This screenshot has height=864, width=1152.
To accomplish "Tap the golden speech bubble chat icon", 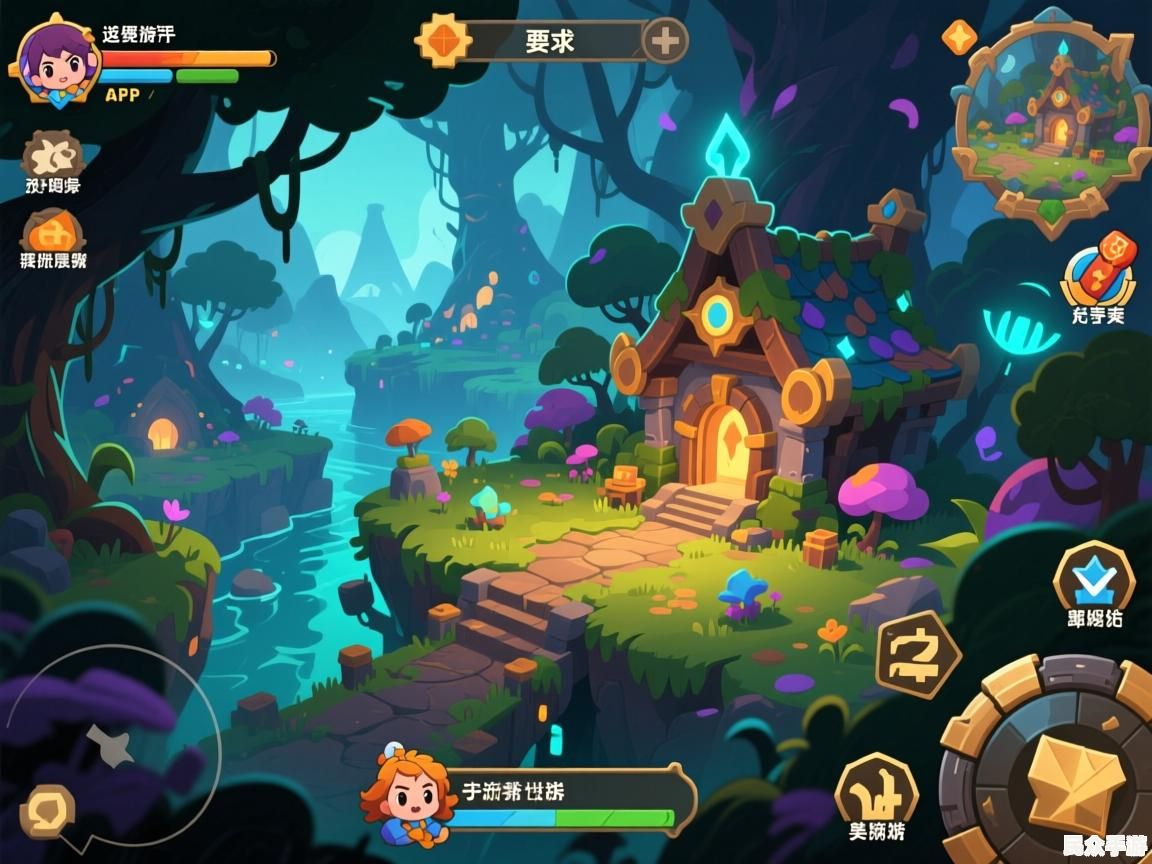I will (x=47, y=811).
